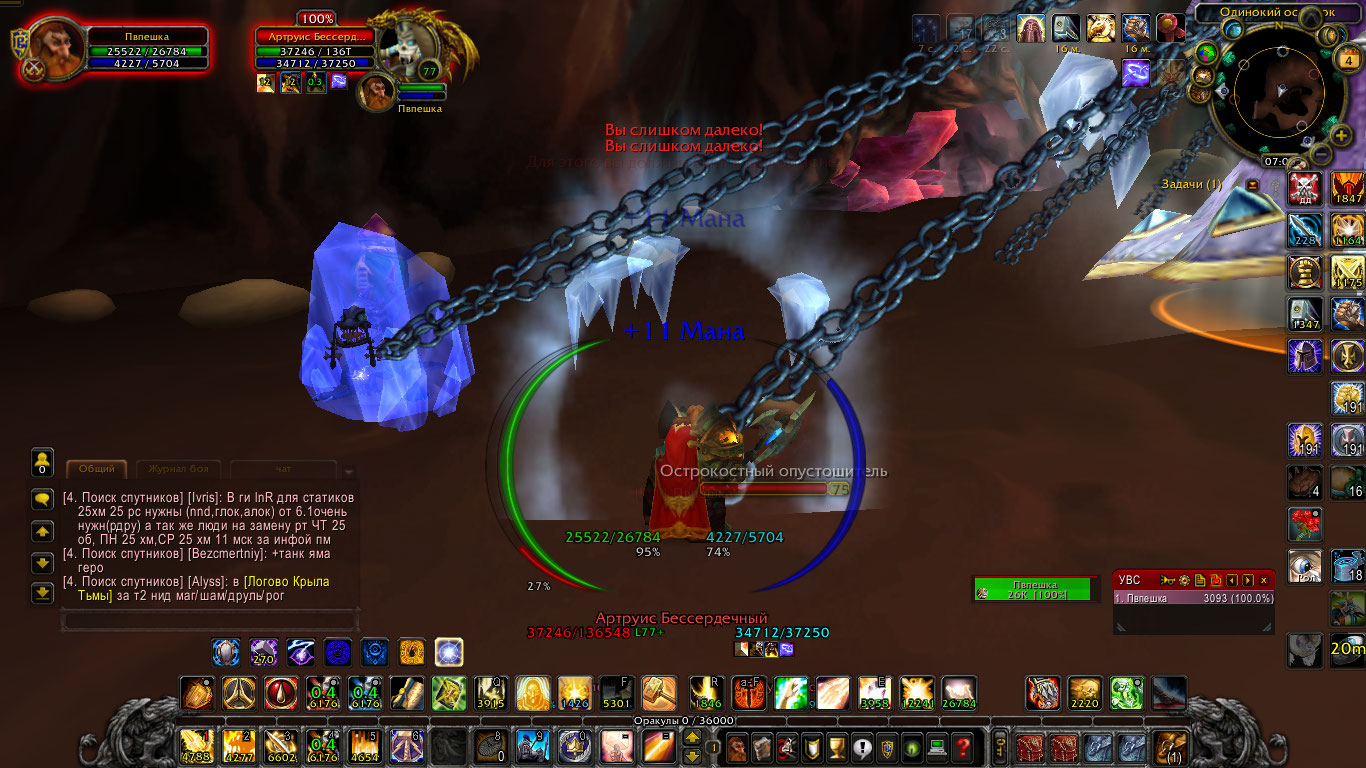Screen dimensions: 1366x768
Task: Jump chat to the bottom message
Action: point(42,593)
